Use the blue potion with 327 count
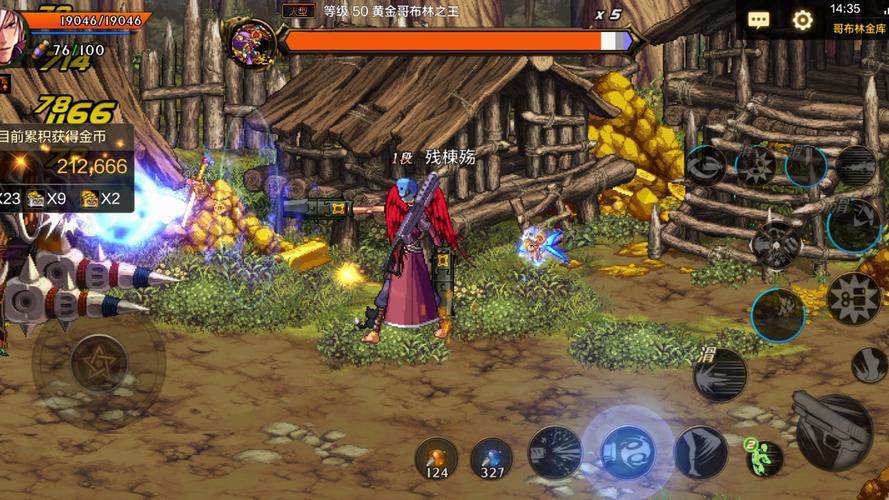889x500 pixels. point(491,457)
